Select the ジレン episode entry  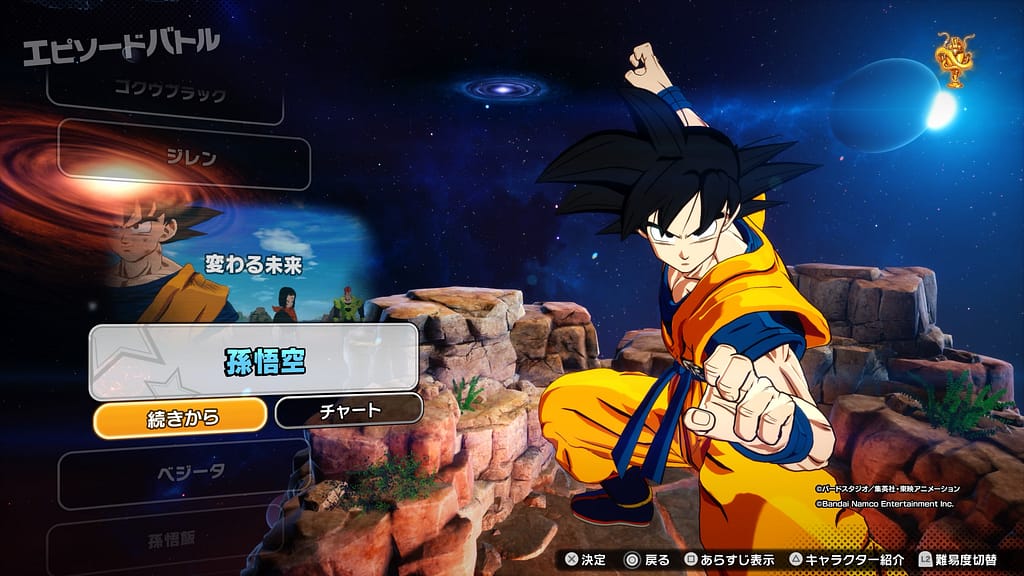[183, 156]
